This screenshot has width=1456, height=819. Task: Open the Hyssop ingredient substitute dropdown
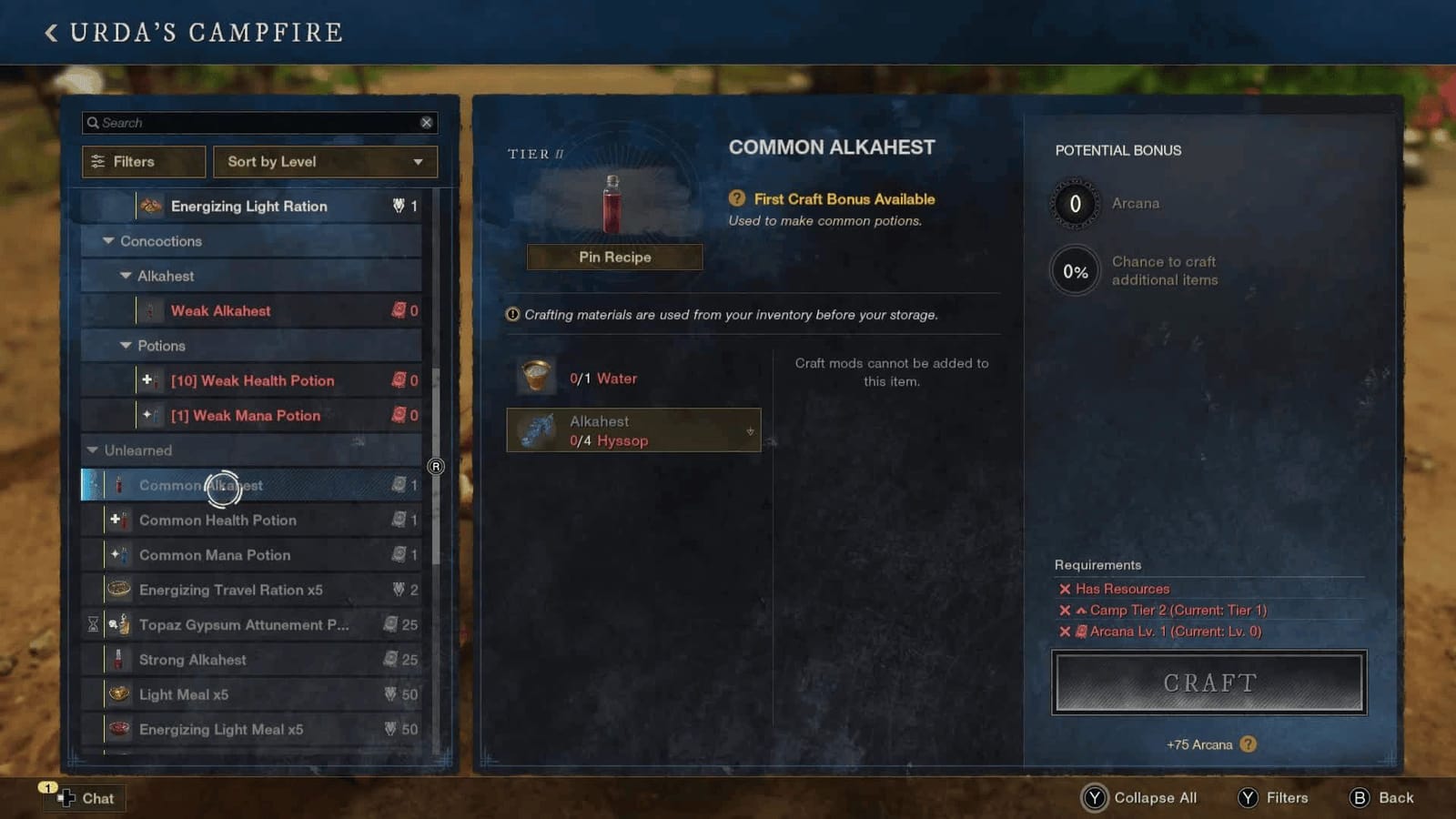coord(749,430)
